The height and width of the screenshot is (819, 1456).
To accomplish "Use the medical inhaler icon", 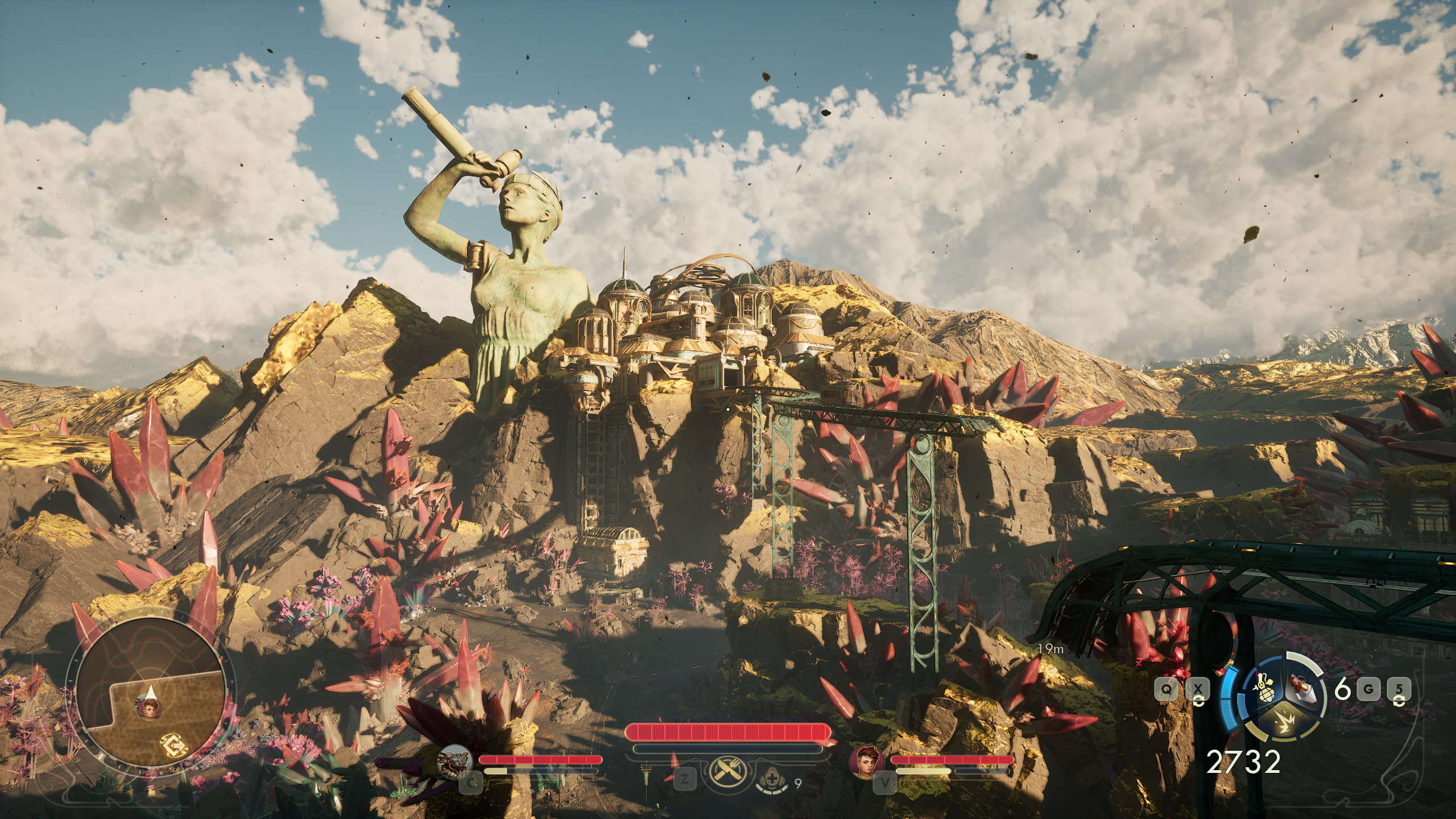I will coord(772,784).
